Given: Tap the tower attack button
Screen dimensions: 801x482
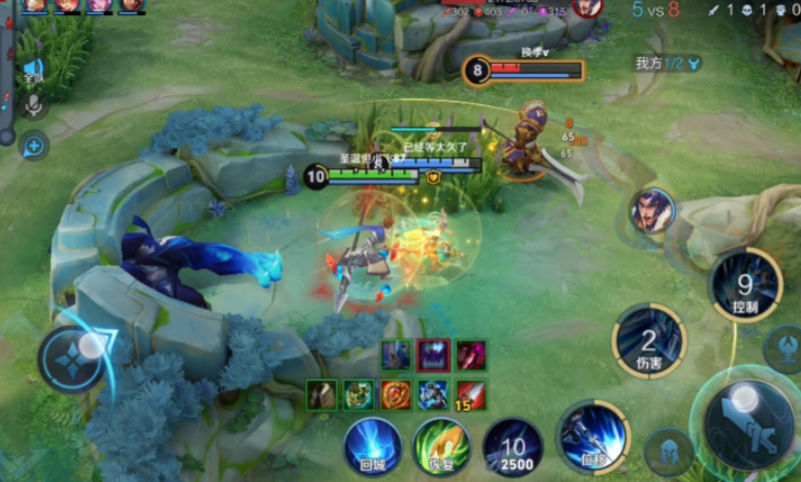Looking at the screenshot, I should pos(783,349).
